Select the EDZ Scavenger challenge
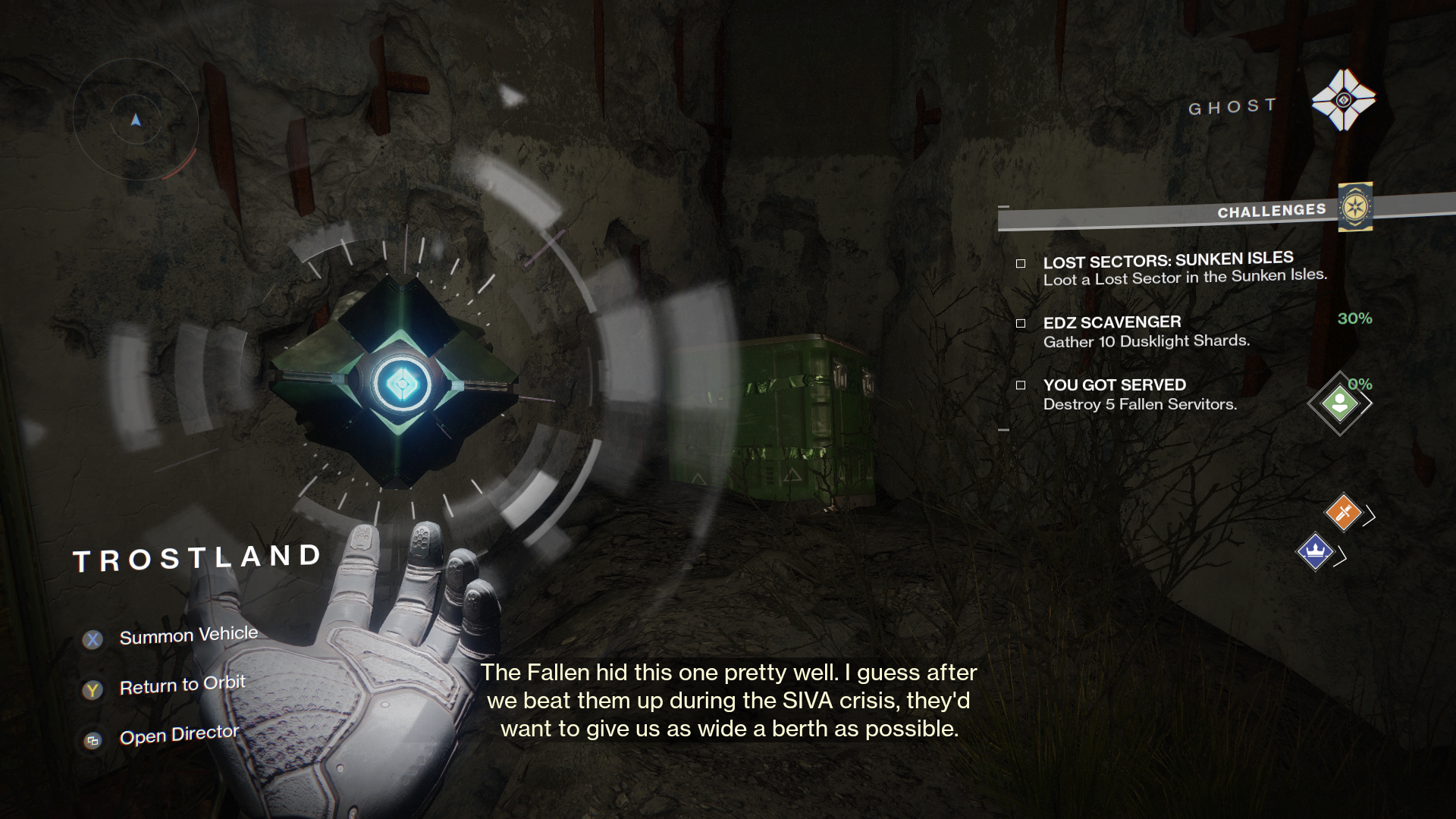 1145,331
